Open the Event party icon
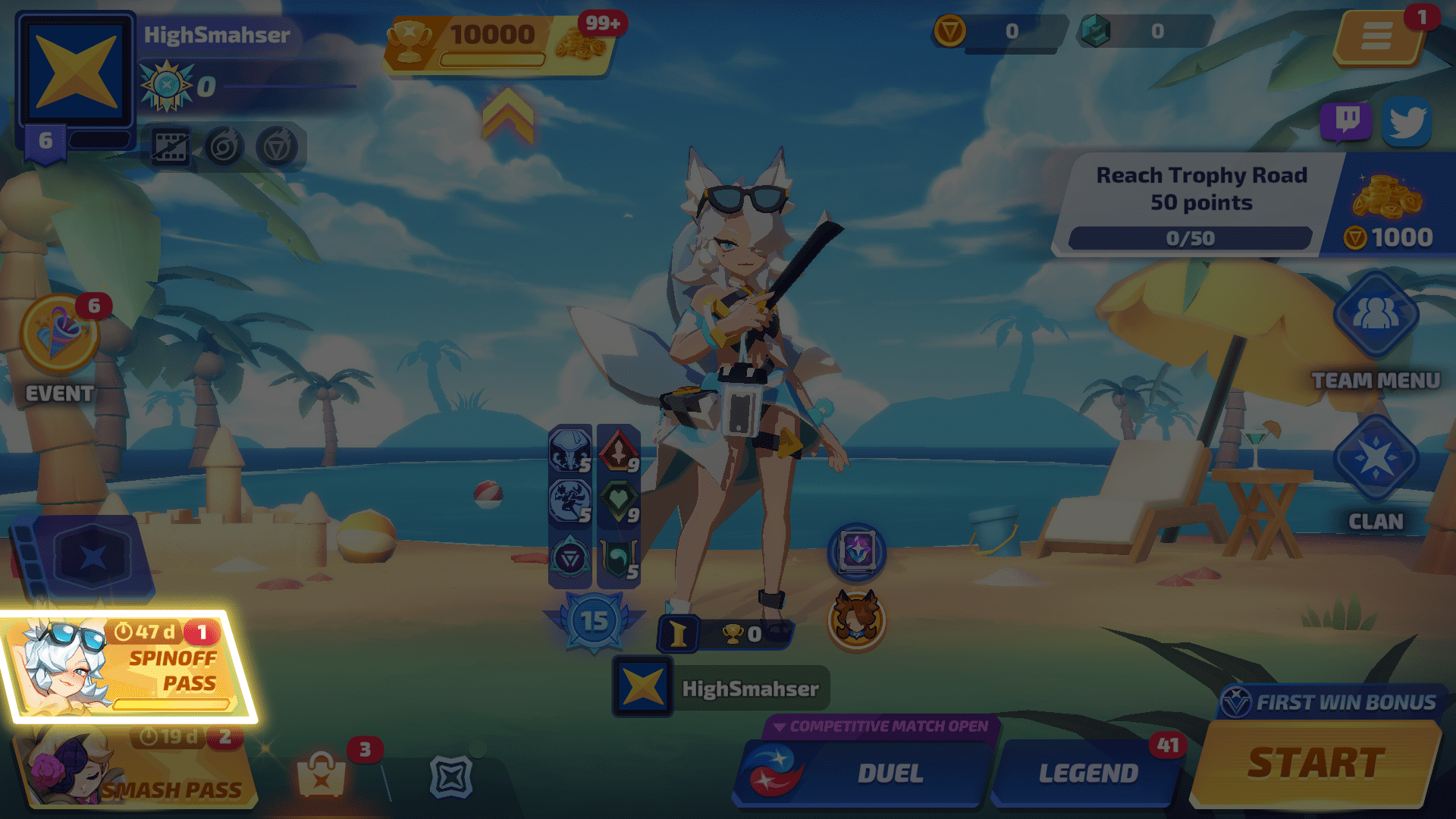Image resolution: width=1456 pixels, height=819 pixels. [59, 335]
